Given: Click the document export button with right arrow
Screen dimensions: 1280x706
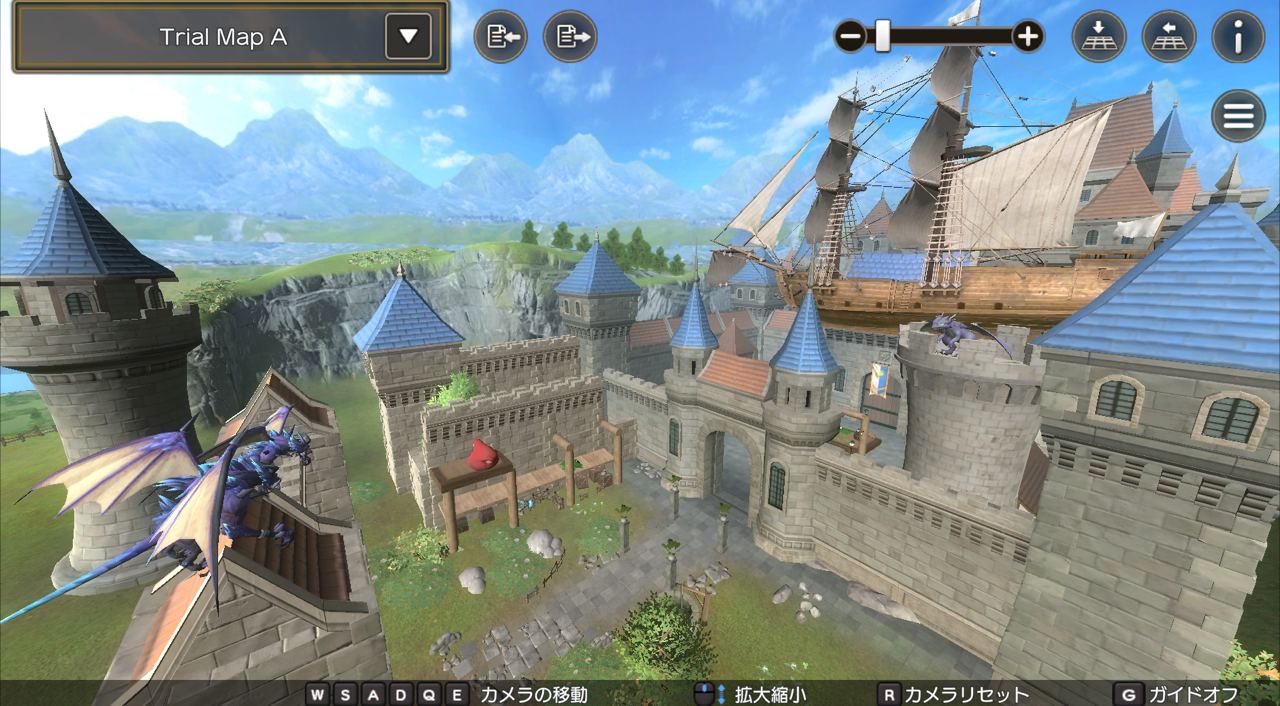Looking at the screenshot, I should [x=570, y=37].
